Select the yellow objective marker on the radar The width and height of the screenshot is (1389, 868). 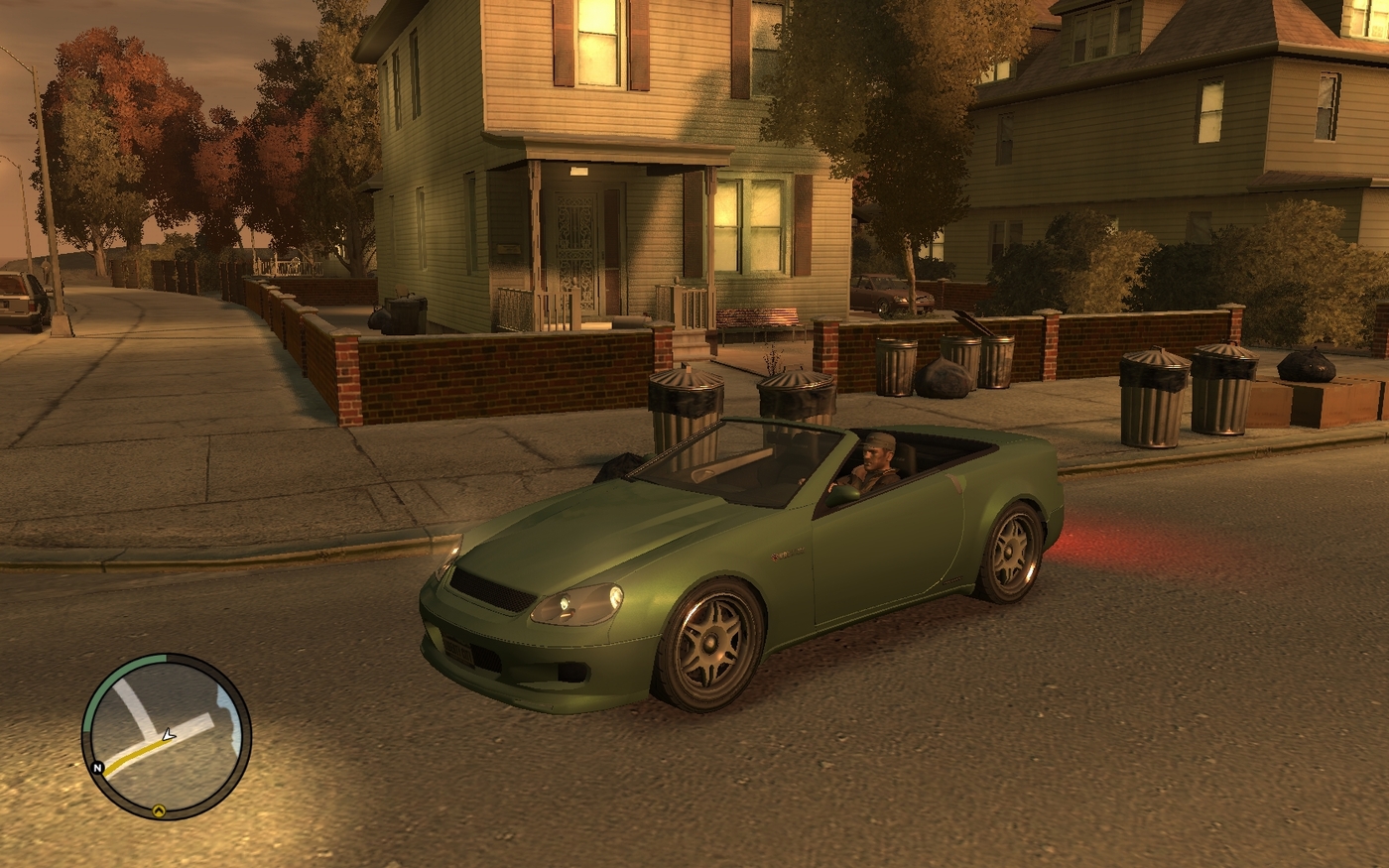(158, 810)
